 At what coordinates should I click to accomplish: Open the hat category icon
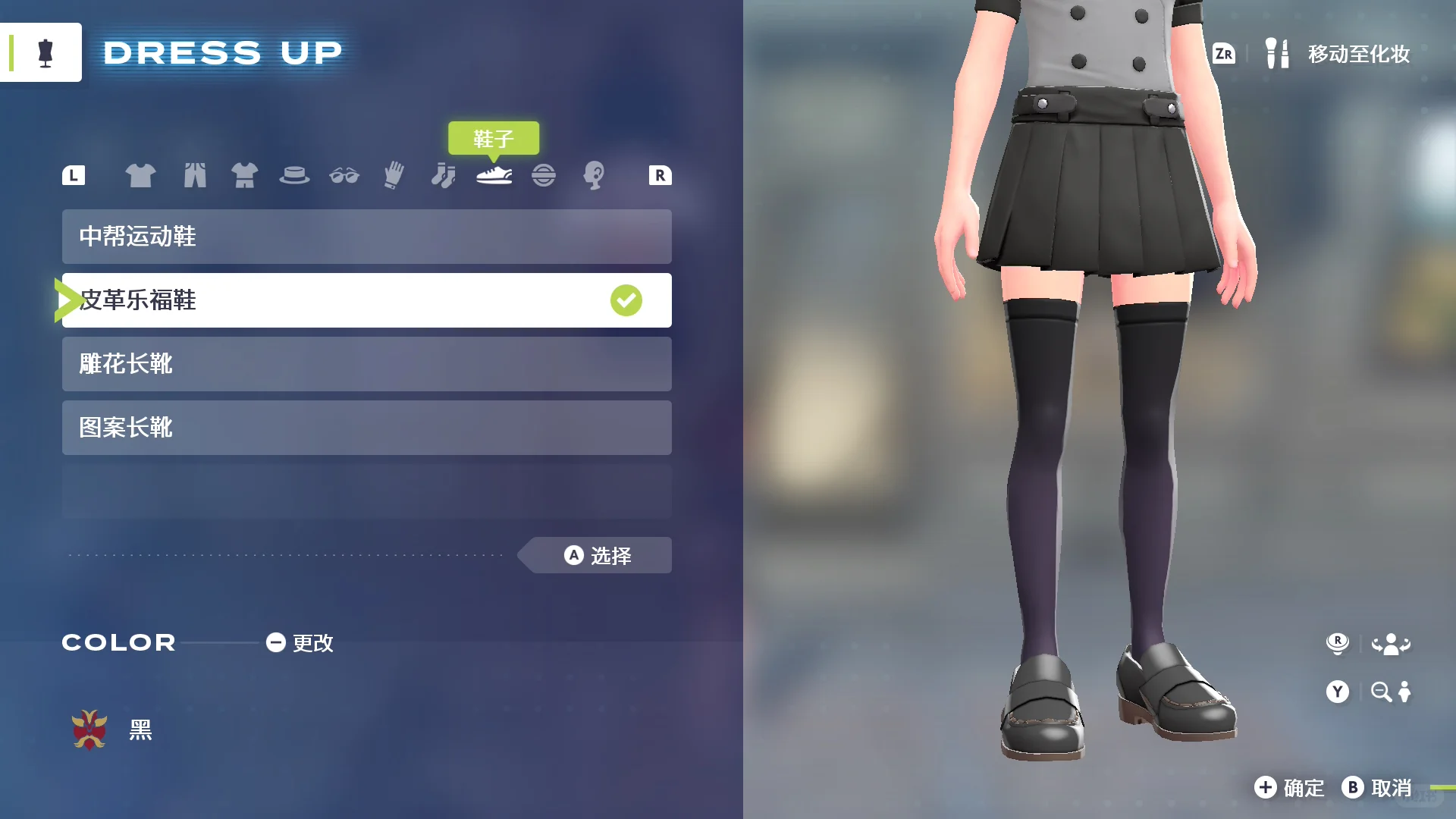(296, 174)
